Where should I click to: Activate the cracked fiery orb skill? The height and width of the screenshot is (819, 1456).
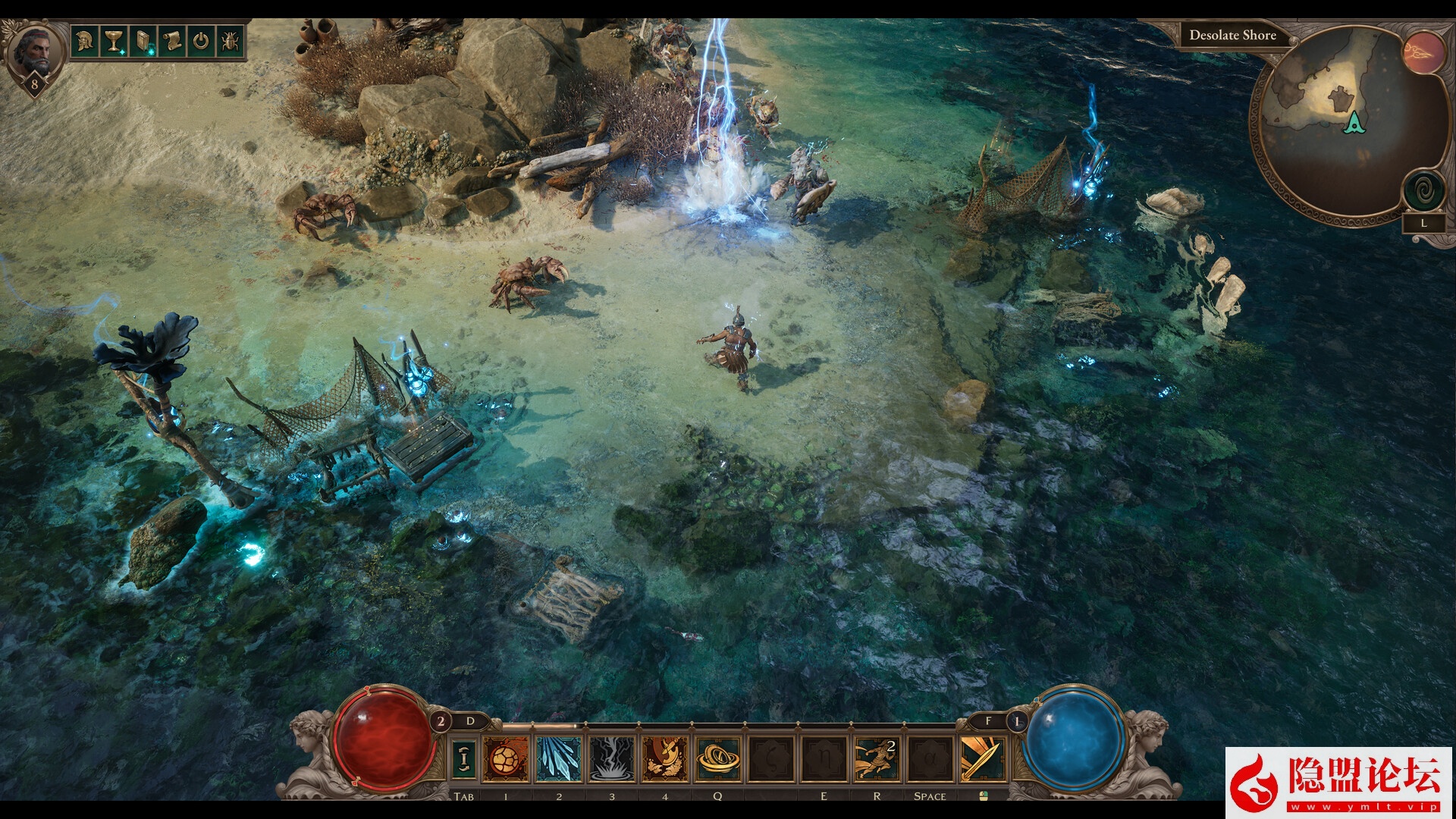505,759
